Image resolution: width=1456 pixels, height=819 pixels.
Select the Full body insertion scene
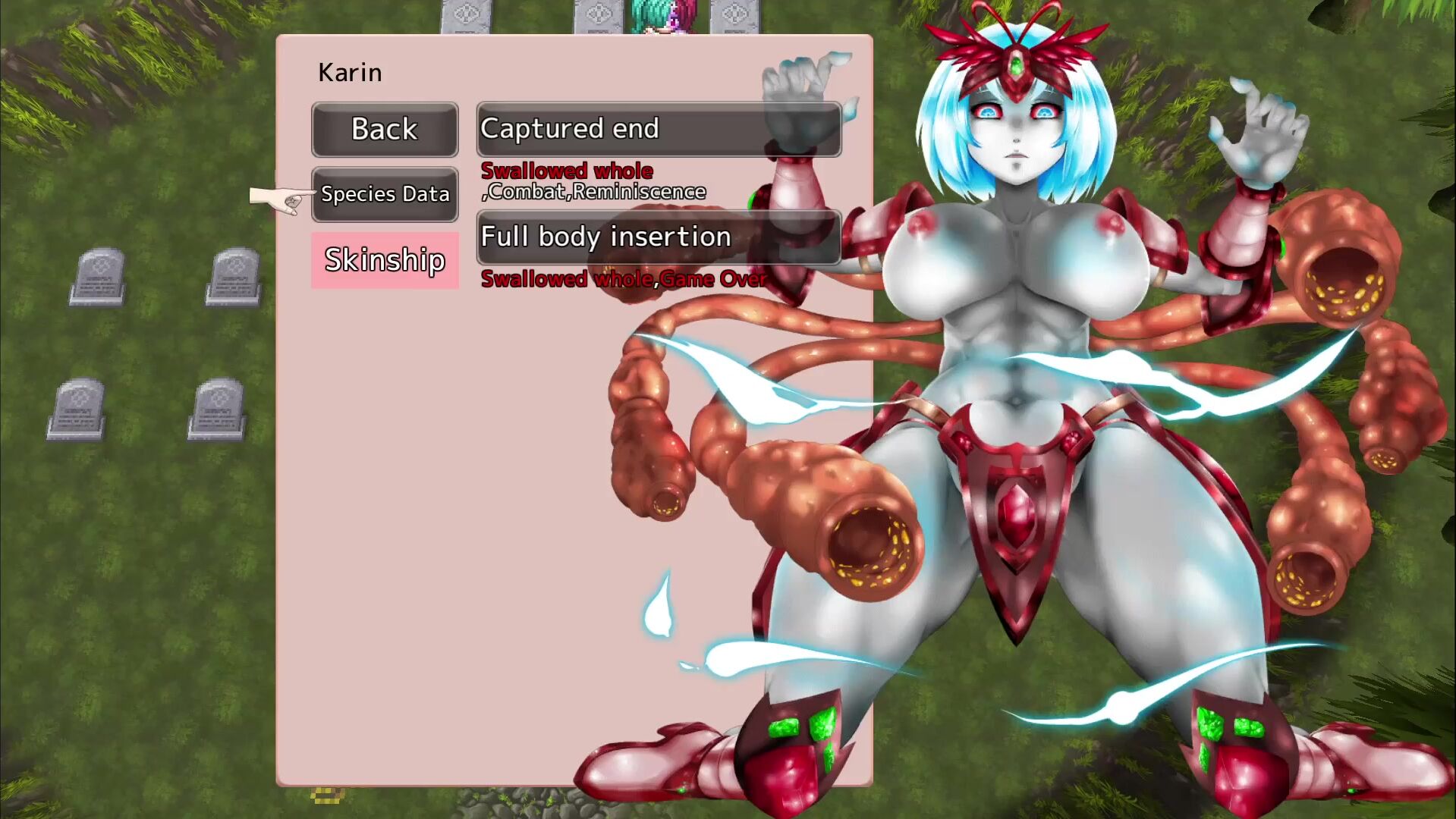(659, 237)
